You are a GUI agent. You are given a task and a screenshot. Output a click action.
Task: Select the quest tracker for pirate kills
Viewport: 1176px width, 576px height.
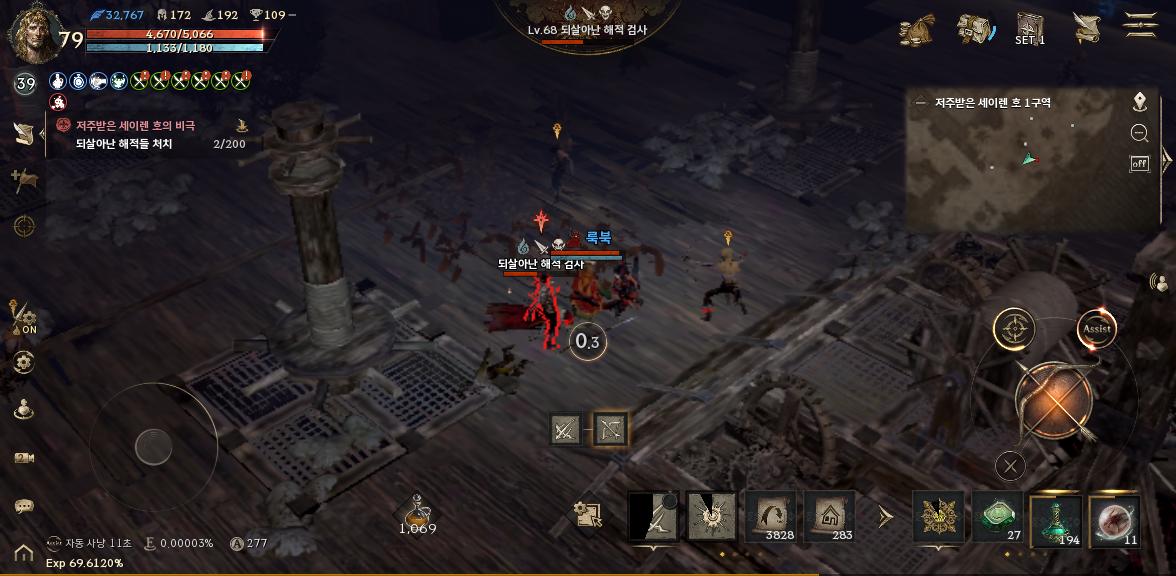(x=150, y=135)
